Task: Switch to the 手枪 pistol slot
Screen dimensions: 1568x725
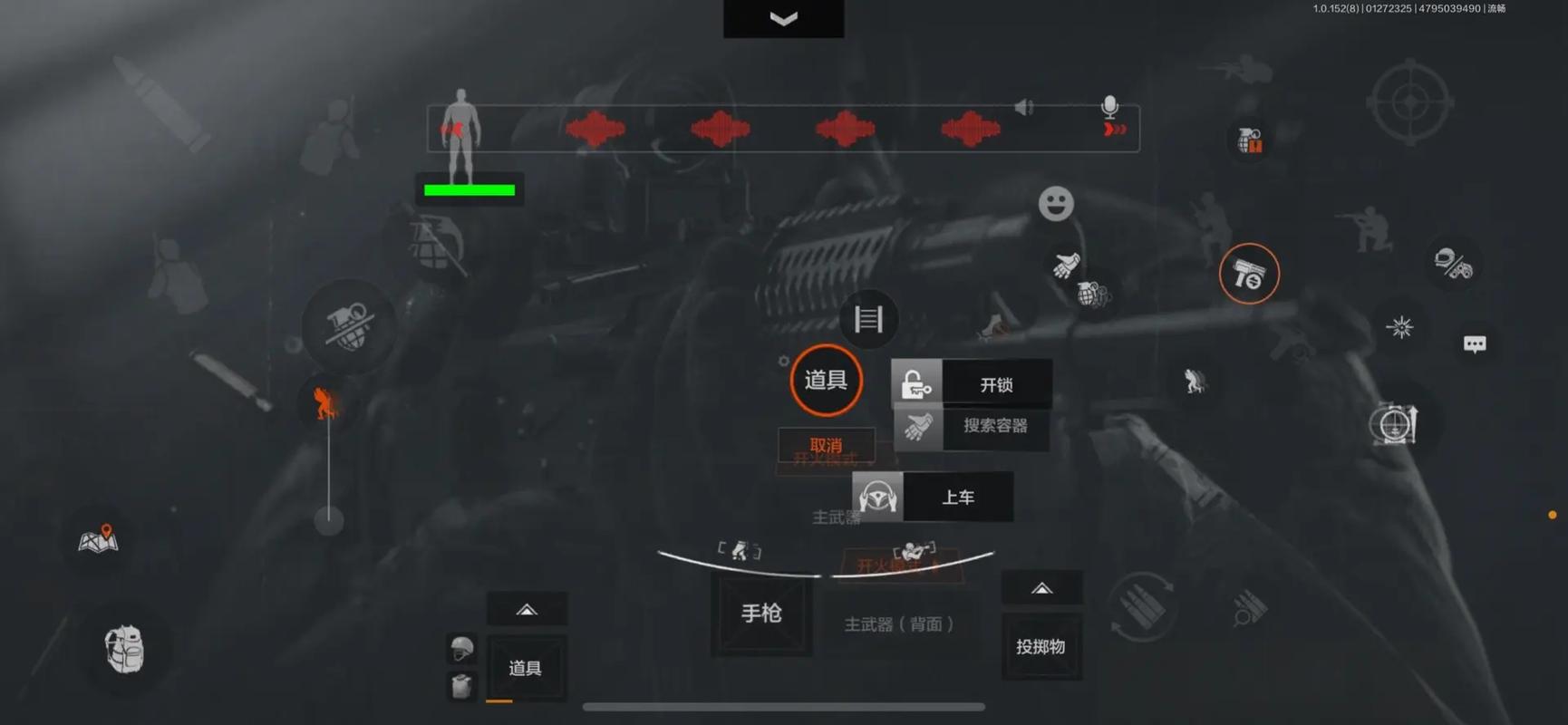Action: point(761,614)
